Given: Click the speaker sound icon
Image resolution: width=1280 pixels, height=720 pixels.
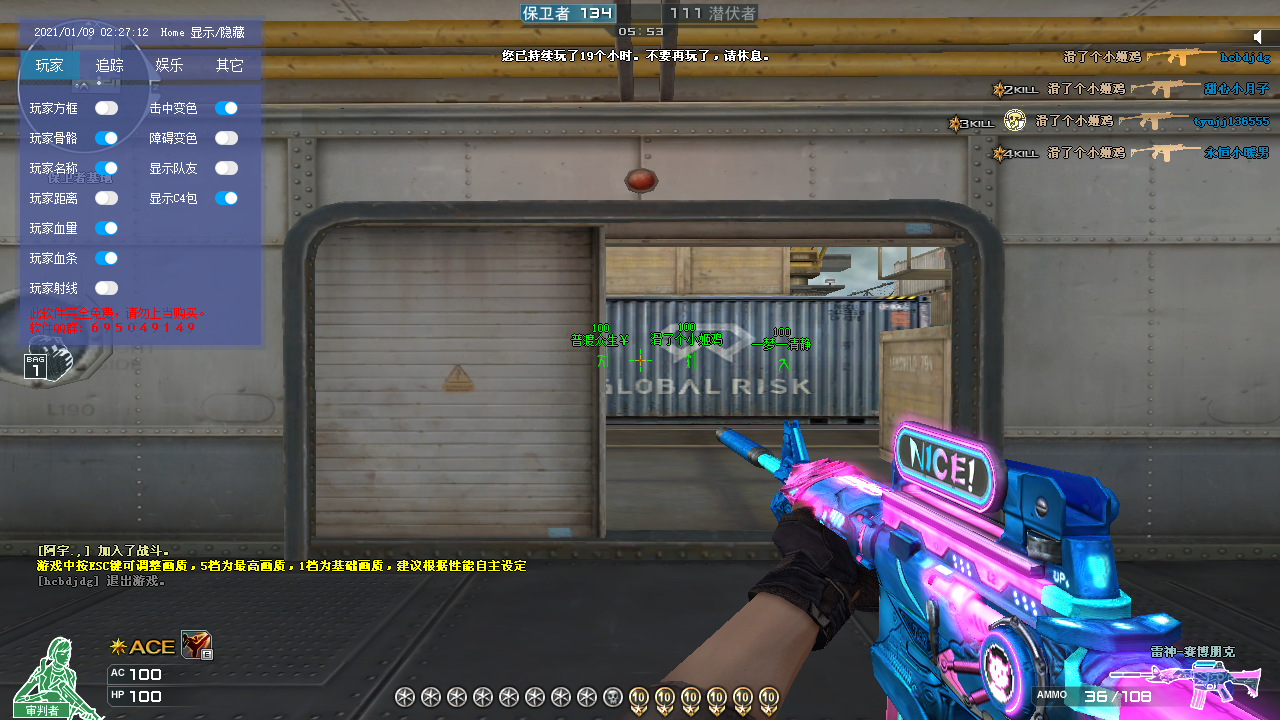Looking at the screenshot, I should (x=1258, y=37).
